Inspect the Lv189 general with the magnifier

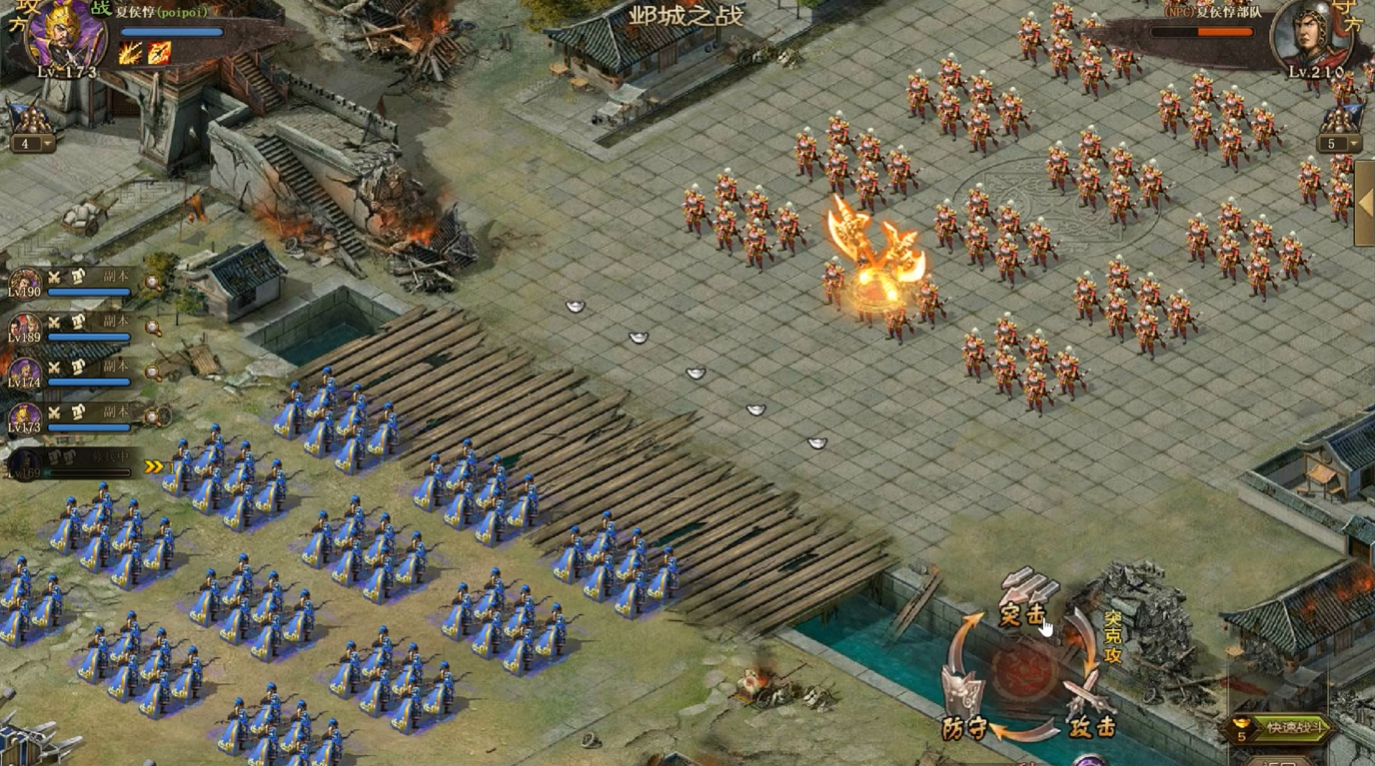(x=151, y=327)
